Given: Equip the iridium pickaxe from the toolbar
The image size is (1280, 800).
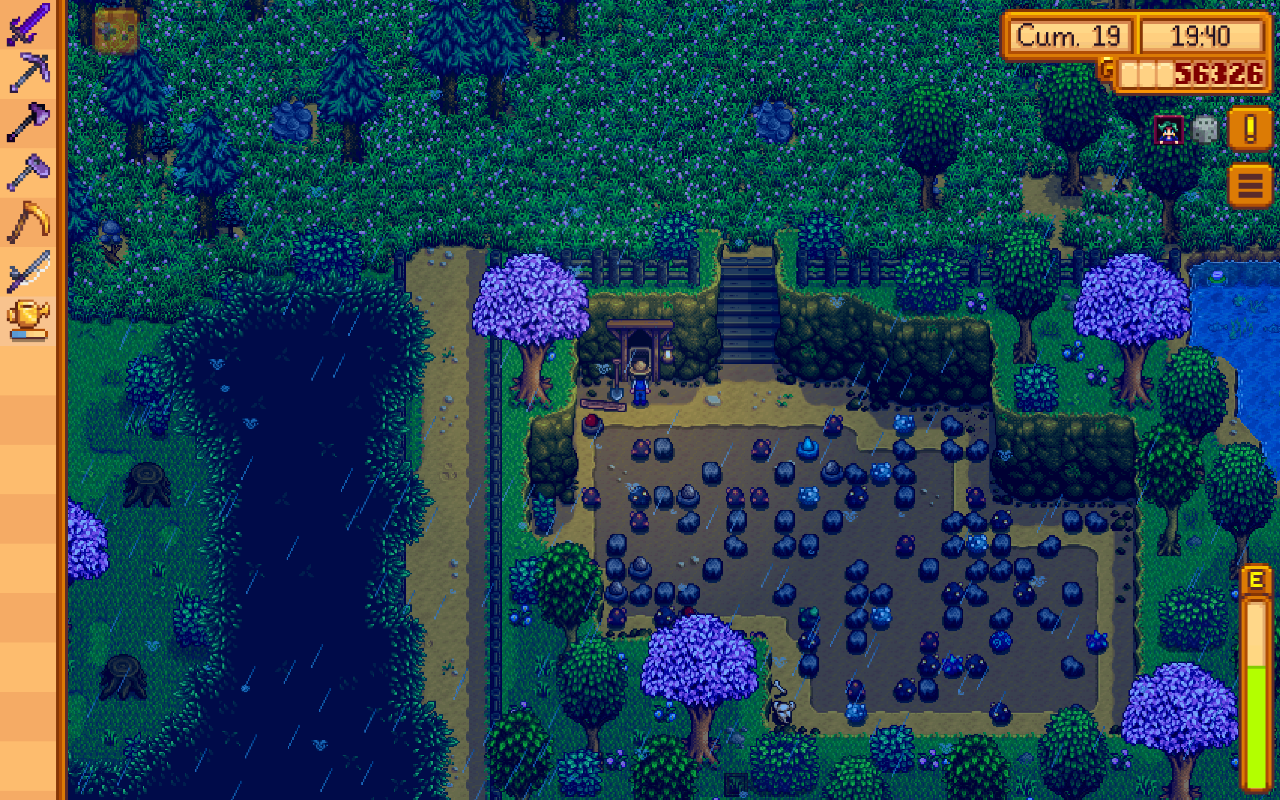Looking at the screenshot, I should pyautogui.click(x=29, y=72).
